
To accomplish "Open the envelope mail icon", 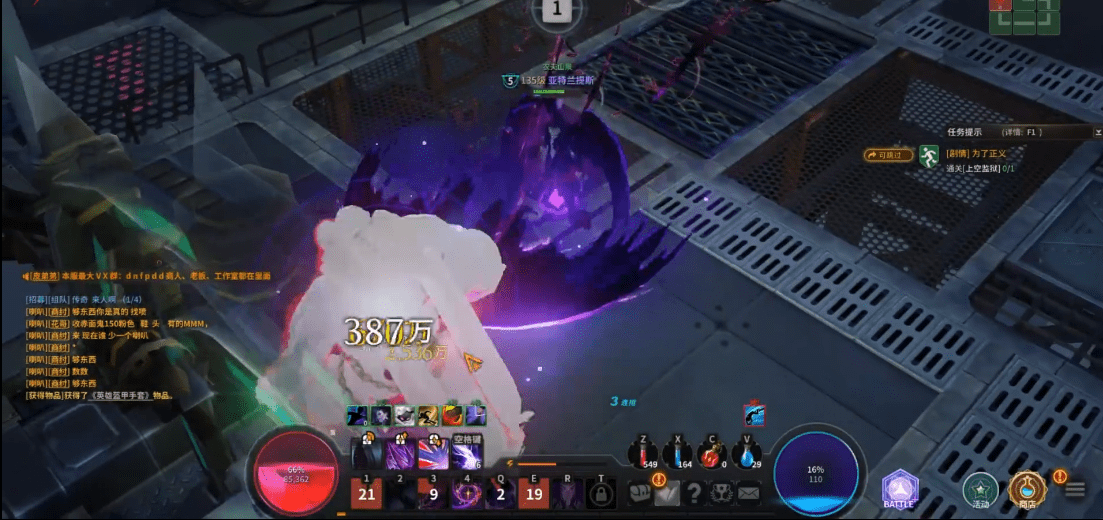I will click(748, 492).
